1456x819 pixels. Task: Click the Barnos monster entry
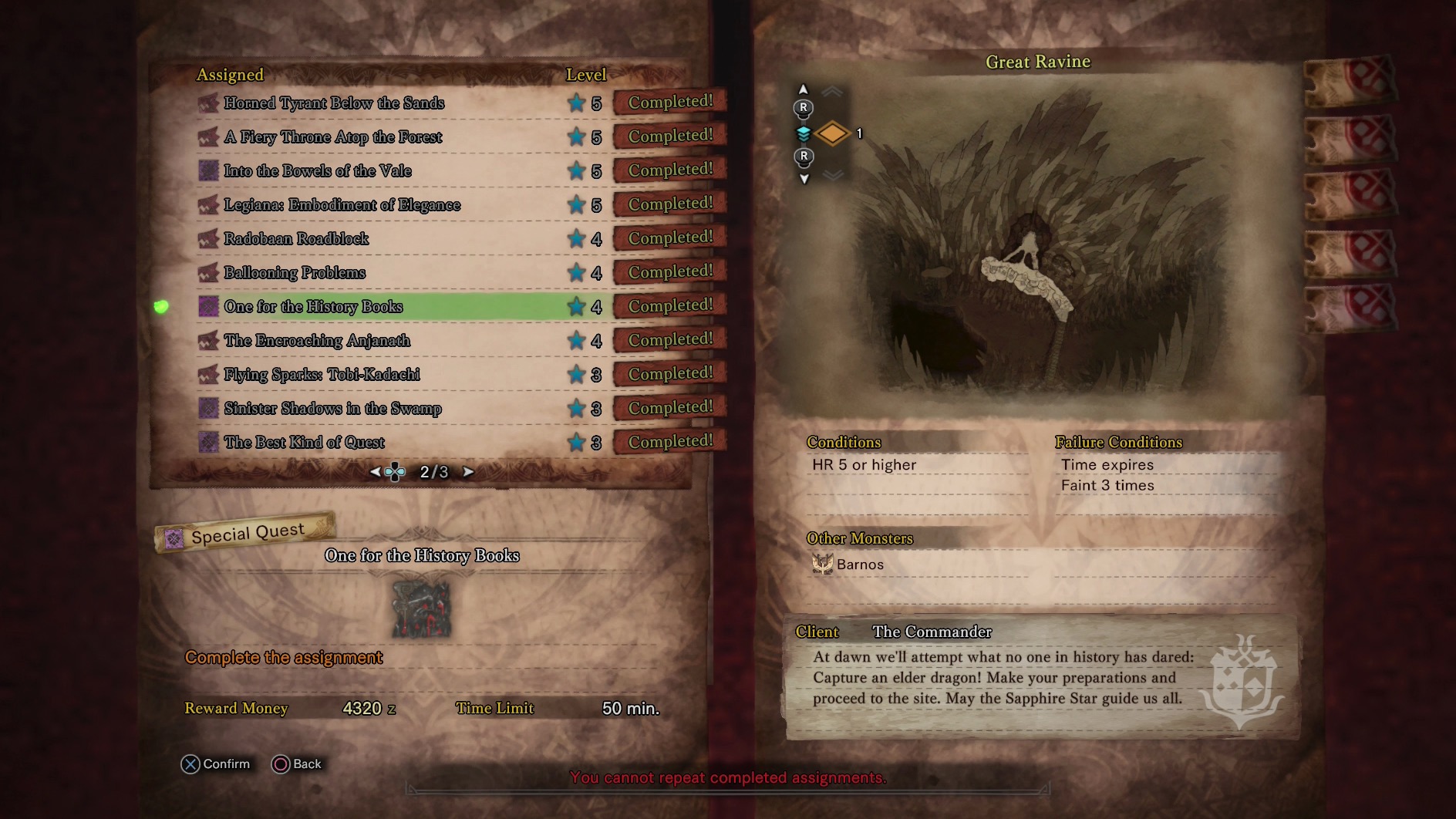(849, 565)
